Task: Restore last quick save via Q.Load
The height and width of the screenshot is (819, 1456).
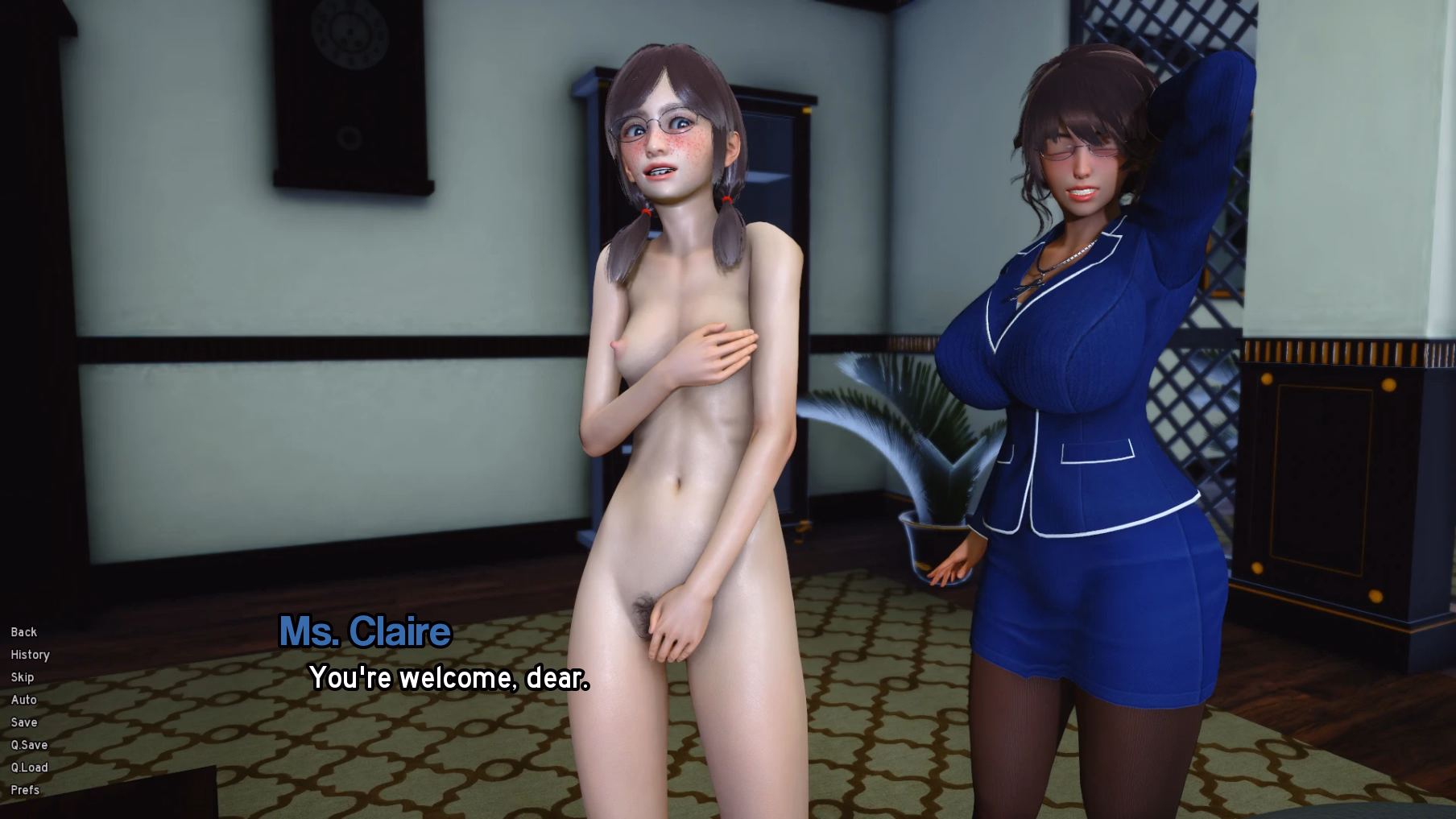Action: click(x=31, y=767)
